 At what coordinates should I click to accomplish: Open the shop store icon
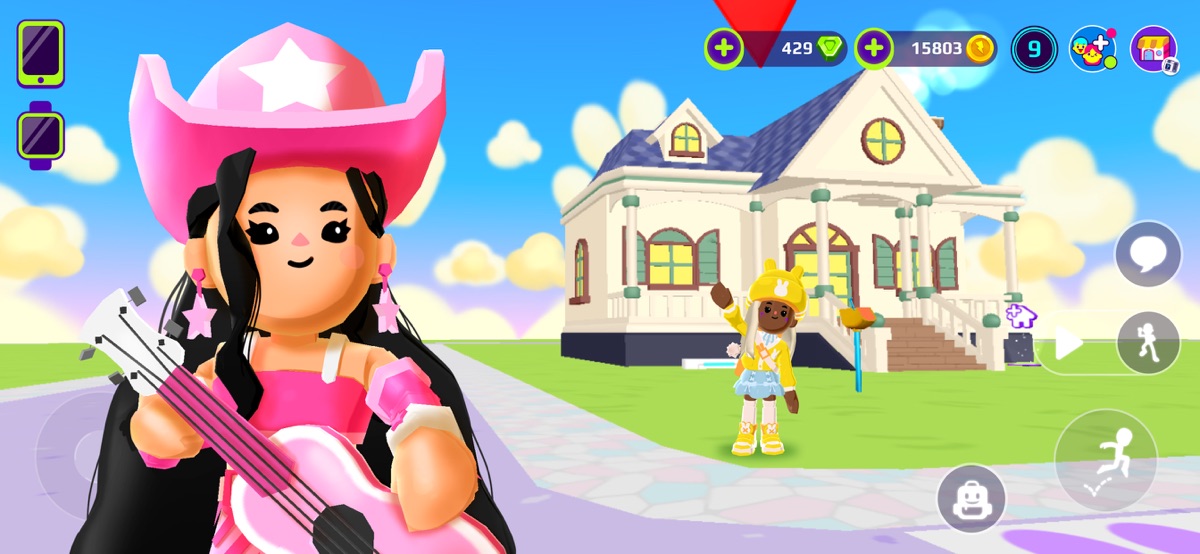[x=1153, y=48]
